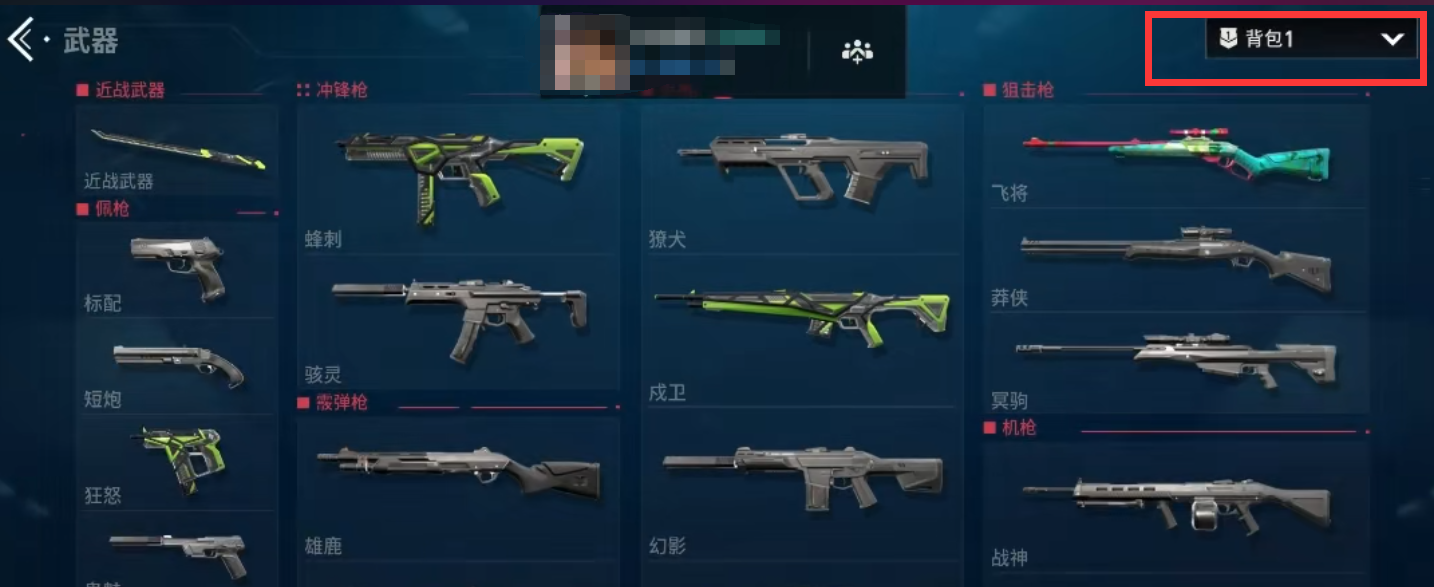Choose the 雄鹿 shotgun slot

[x=459, y=487]
